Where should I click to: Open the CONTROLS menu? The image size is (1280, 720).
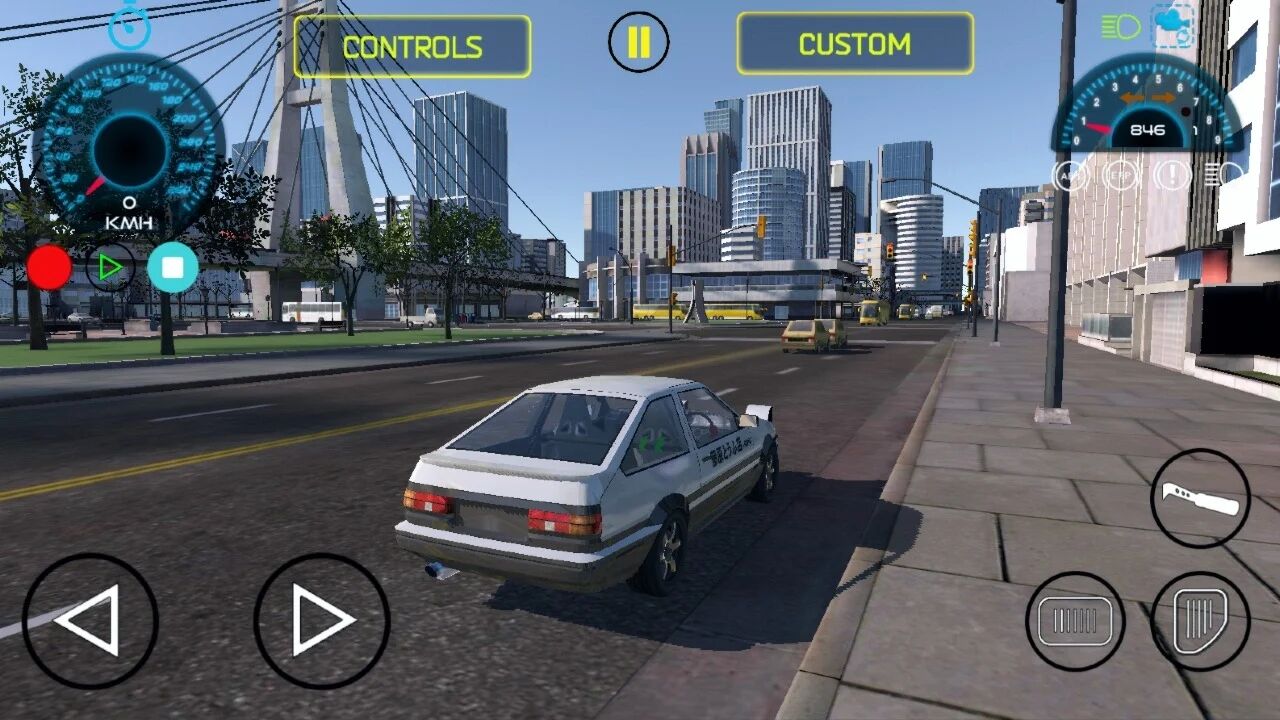pyautogui.click(x=412, y=46)
